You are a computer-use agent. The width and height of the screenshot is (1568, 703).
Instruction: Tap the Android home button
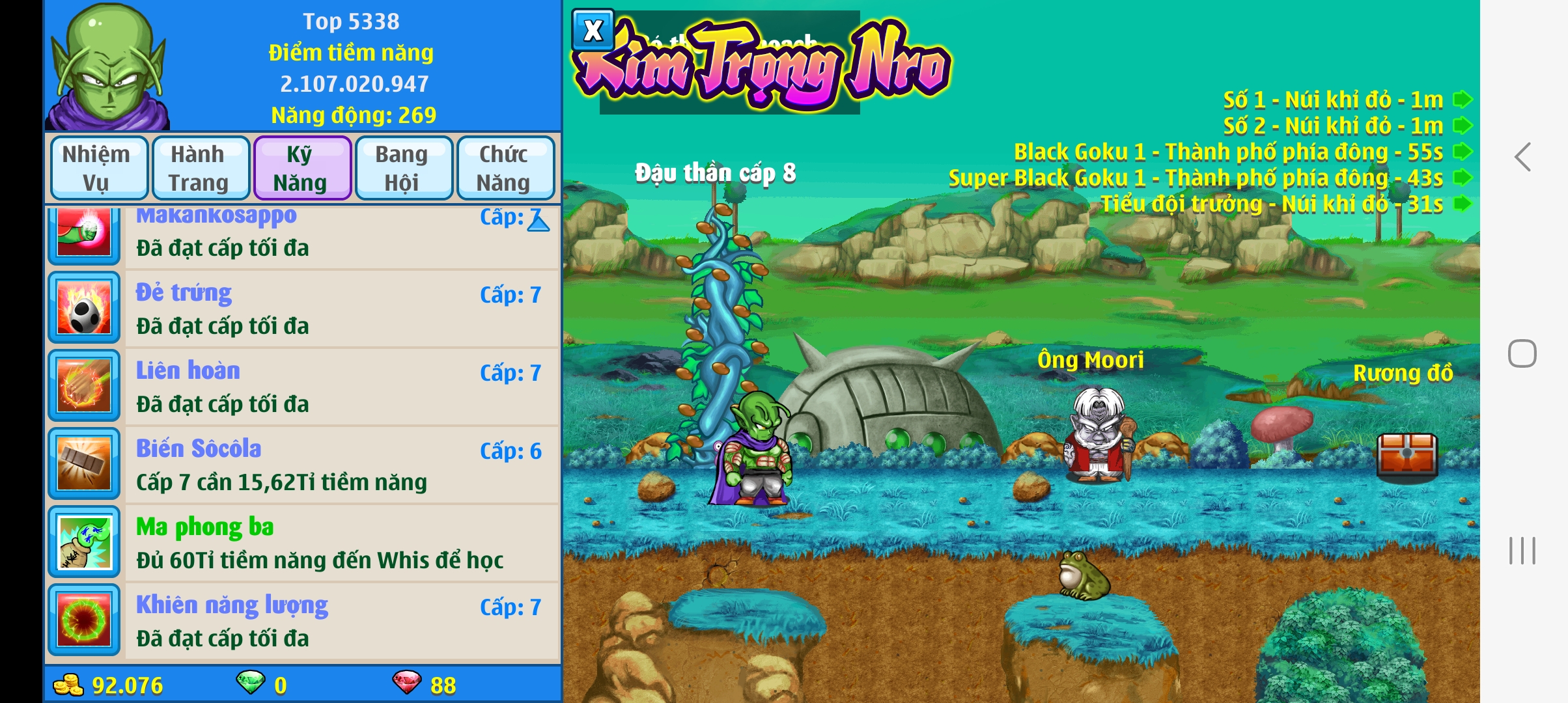(x=1522, y=353)
